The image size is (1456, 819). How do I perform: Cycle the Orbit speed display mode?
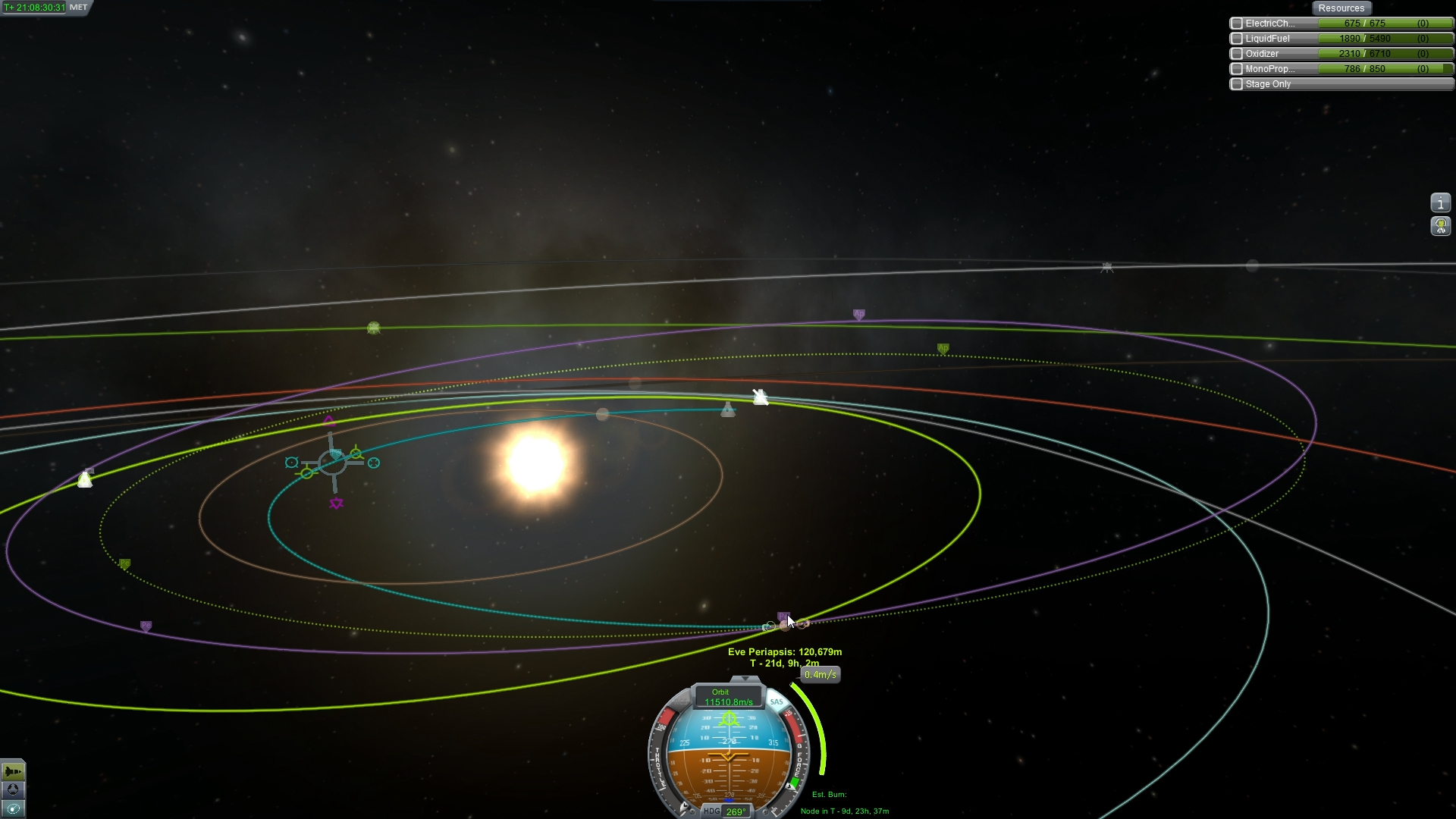click(727, 697)
